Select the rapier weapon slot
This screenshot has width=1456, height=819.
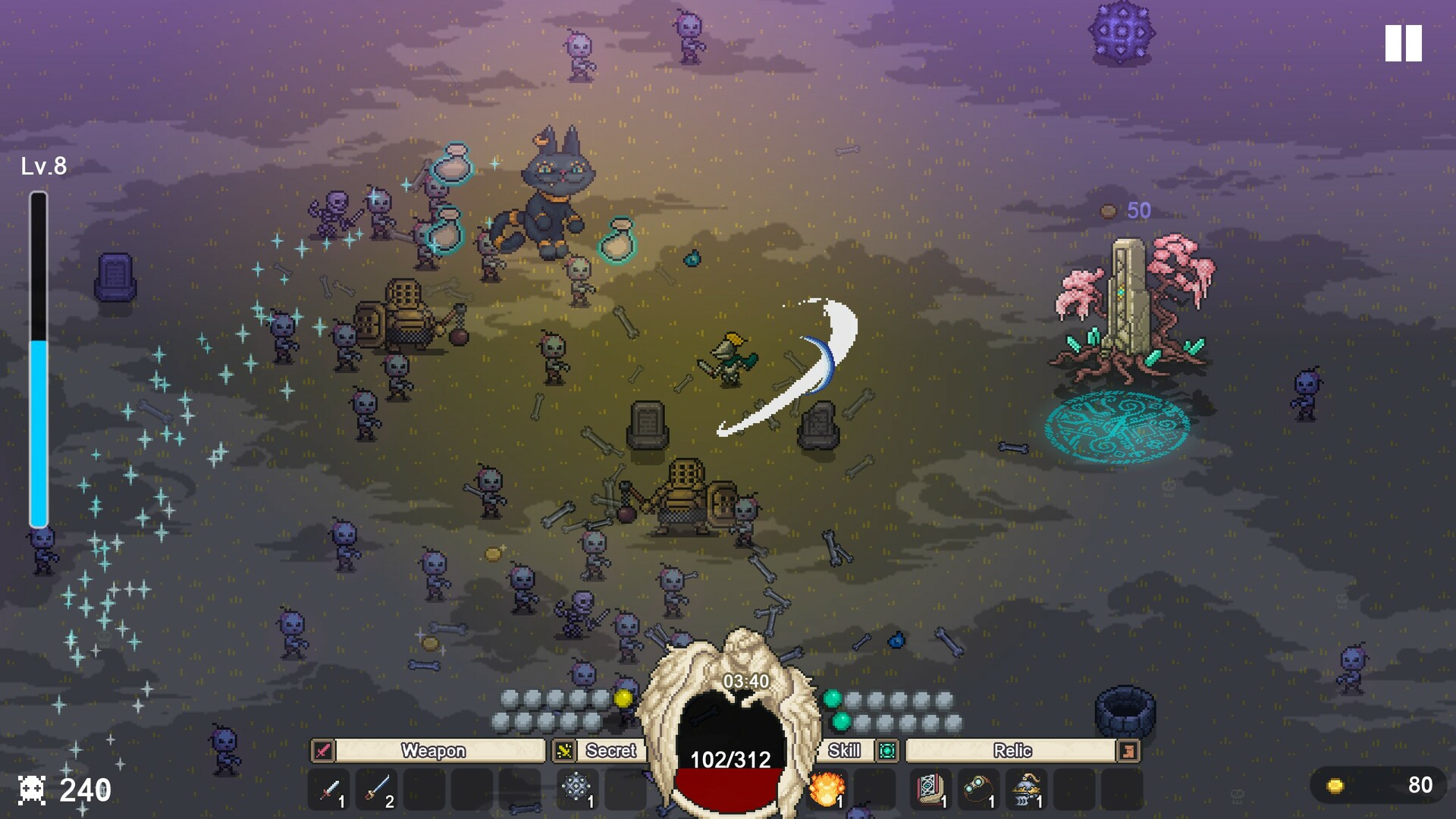(377, 789)
